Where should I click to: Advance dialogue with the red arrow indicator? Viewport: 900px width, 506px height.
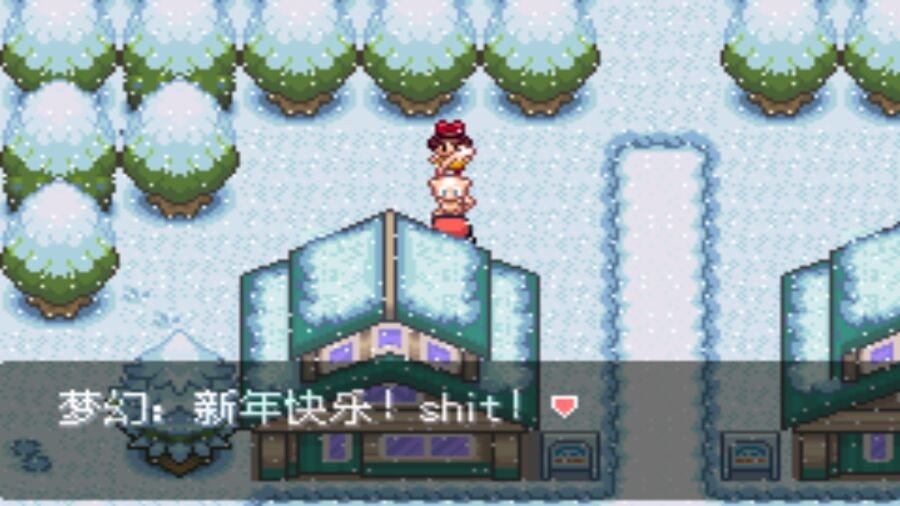[565, 406]
